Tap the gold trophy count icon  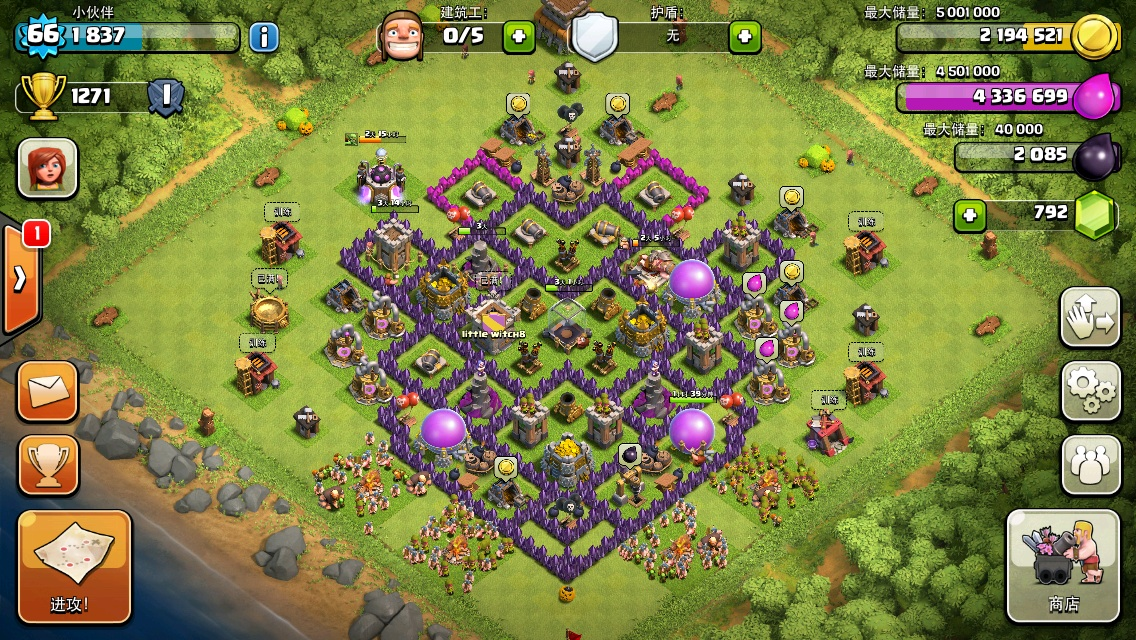click(x=41, y=96)
